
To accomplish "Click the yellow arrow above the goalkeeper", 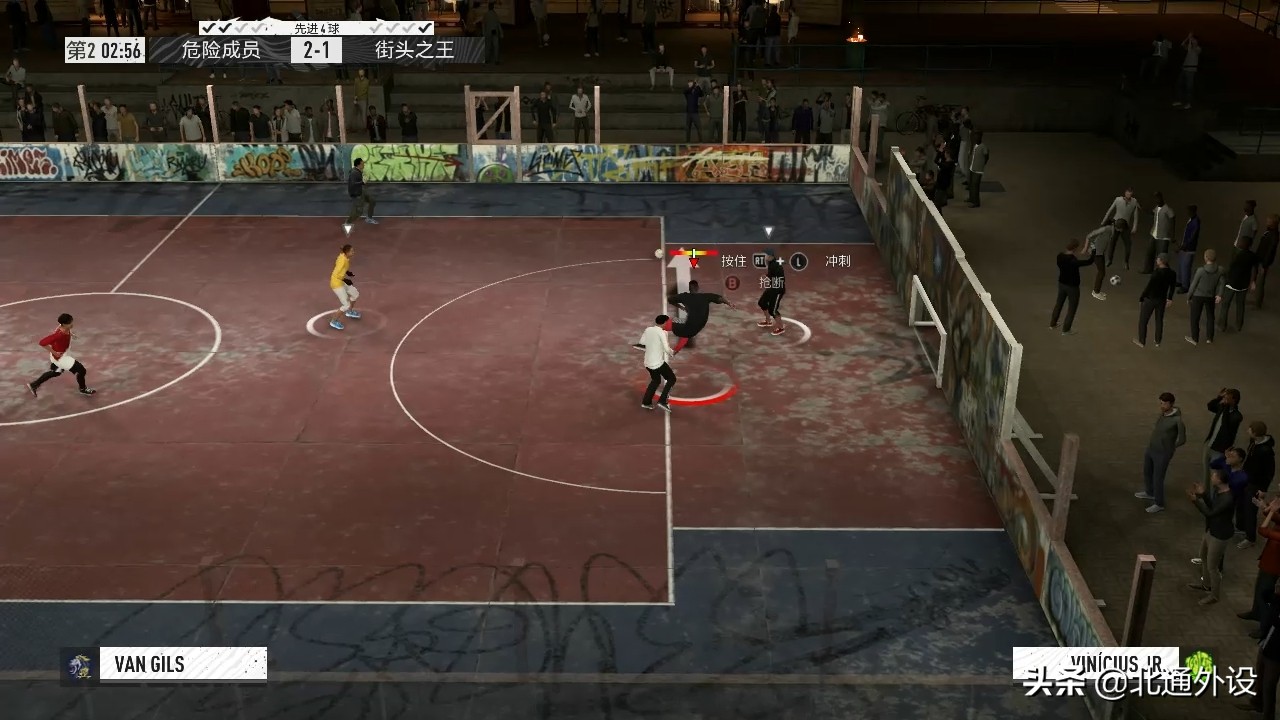I will 347,228.
